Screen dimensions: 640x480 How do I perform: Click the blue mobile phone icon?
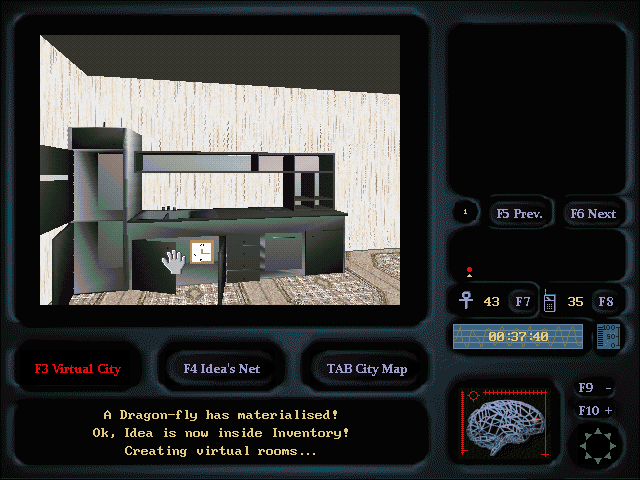(x=548, y=300)
